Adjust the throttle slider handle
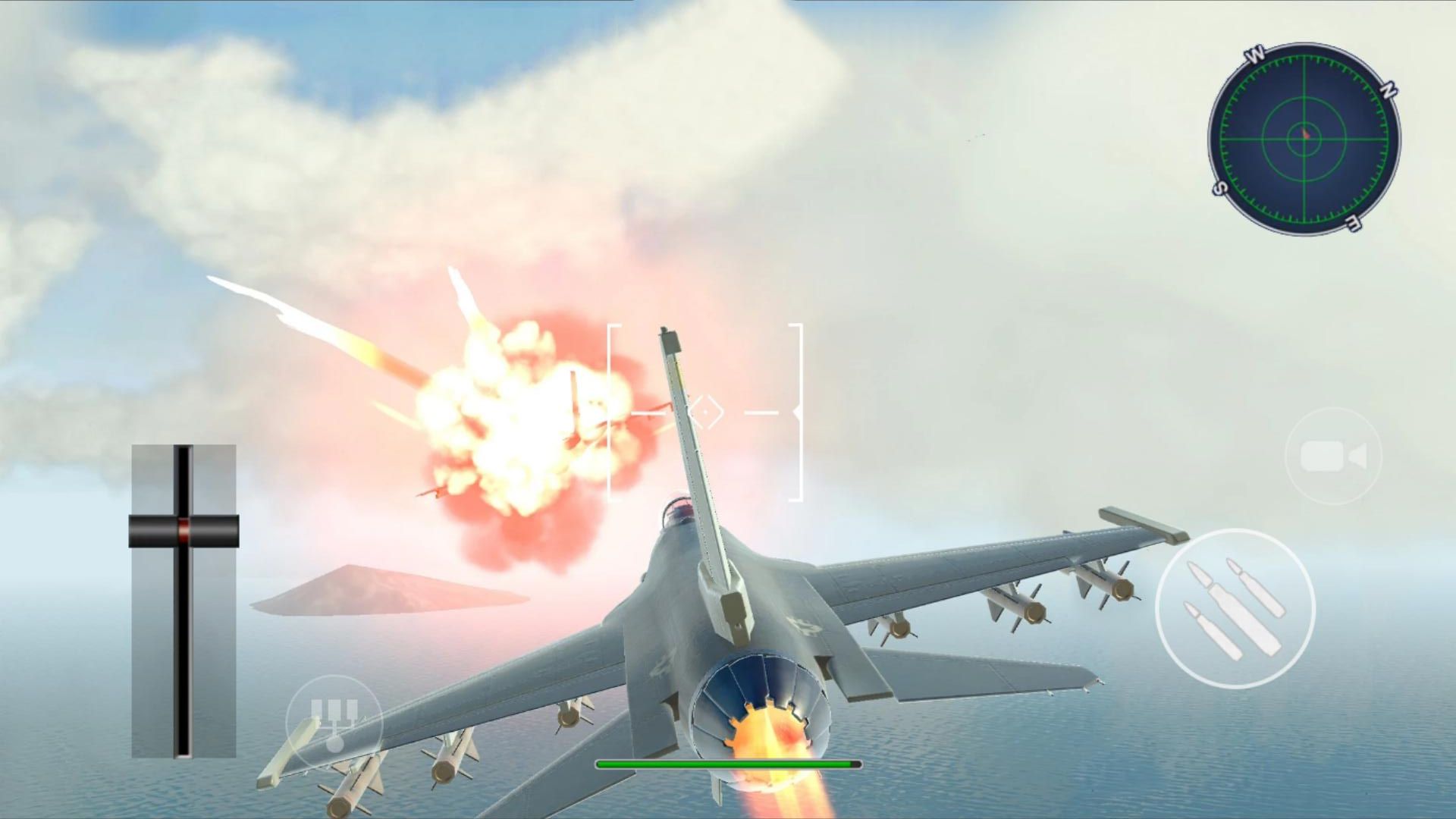The height and width of the screenshot is (819, 1456). click(x=182, y=531)
